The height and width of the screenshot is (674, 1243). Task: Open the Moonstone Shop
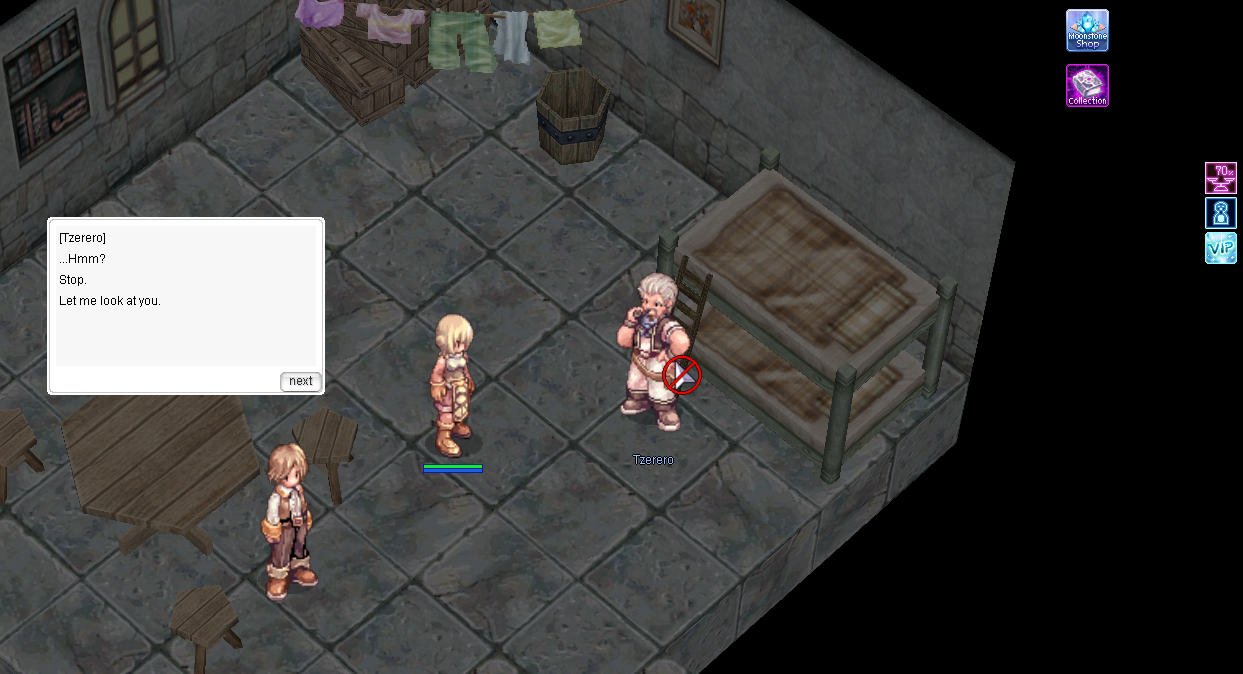[x=1087, y=31]
